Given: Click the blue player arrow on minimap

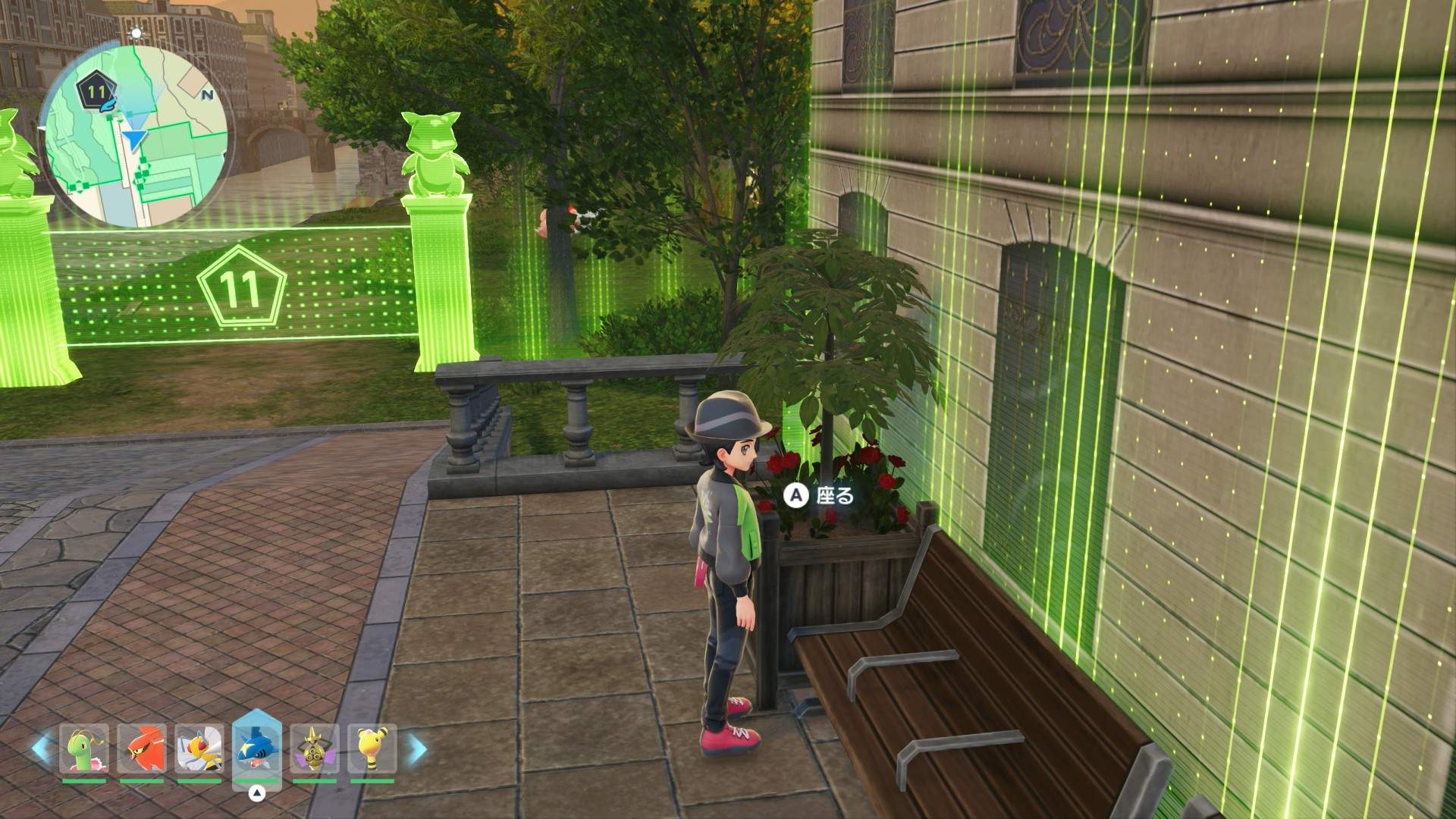Looking at the screenshot, I should click(x=135, y=139).
